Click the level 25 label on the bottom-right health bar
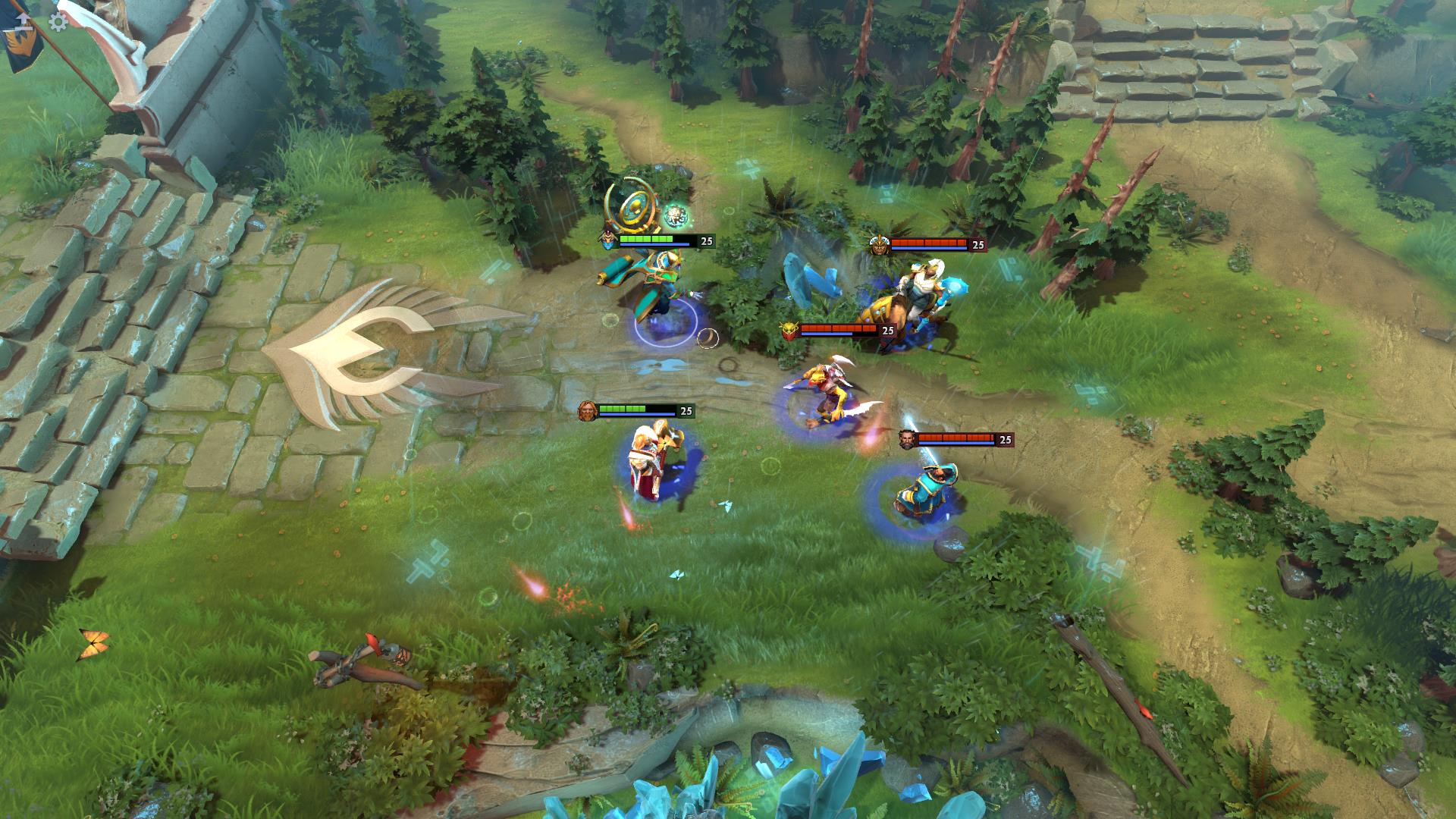This screenshot has width=1456, height=819. point(1007,440)
